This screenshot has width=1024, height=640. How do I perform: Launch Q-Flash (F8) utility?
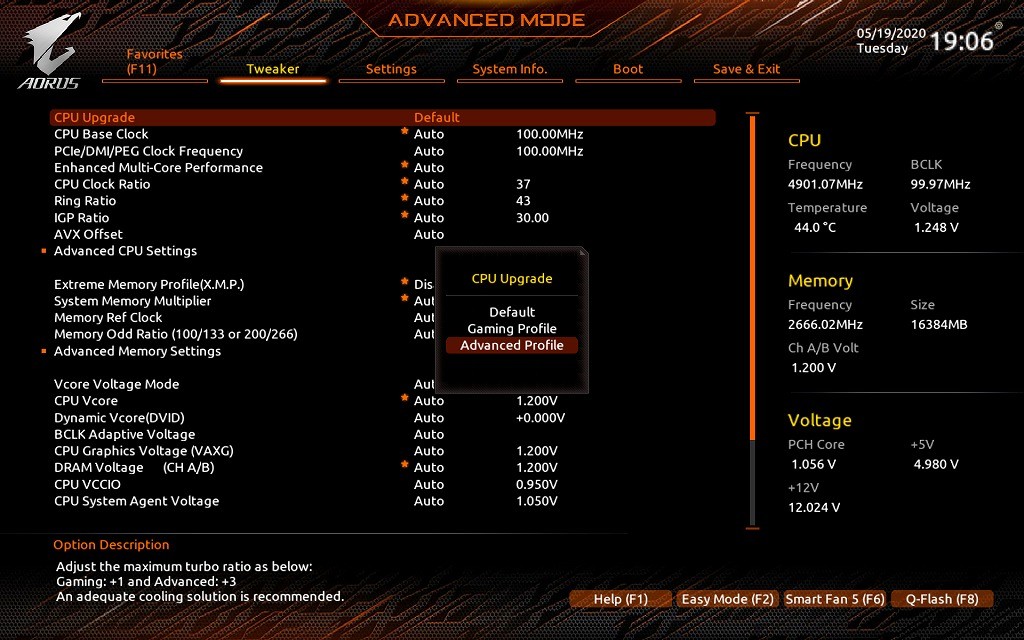point(942,599)
